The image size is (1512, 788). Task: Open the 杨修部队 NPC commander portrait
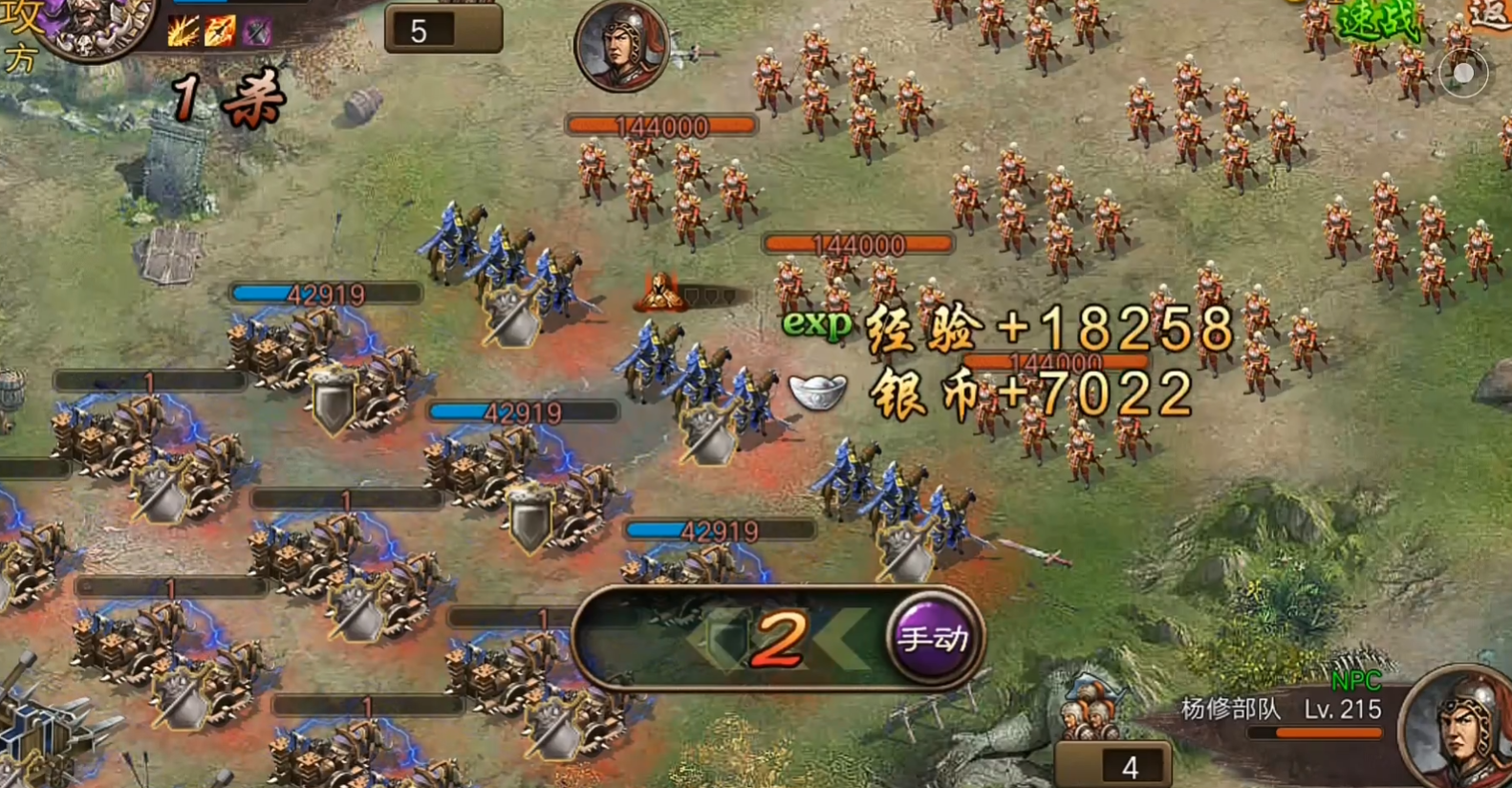click(1459, 728)
